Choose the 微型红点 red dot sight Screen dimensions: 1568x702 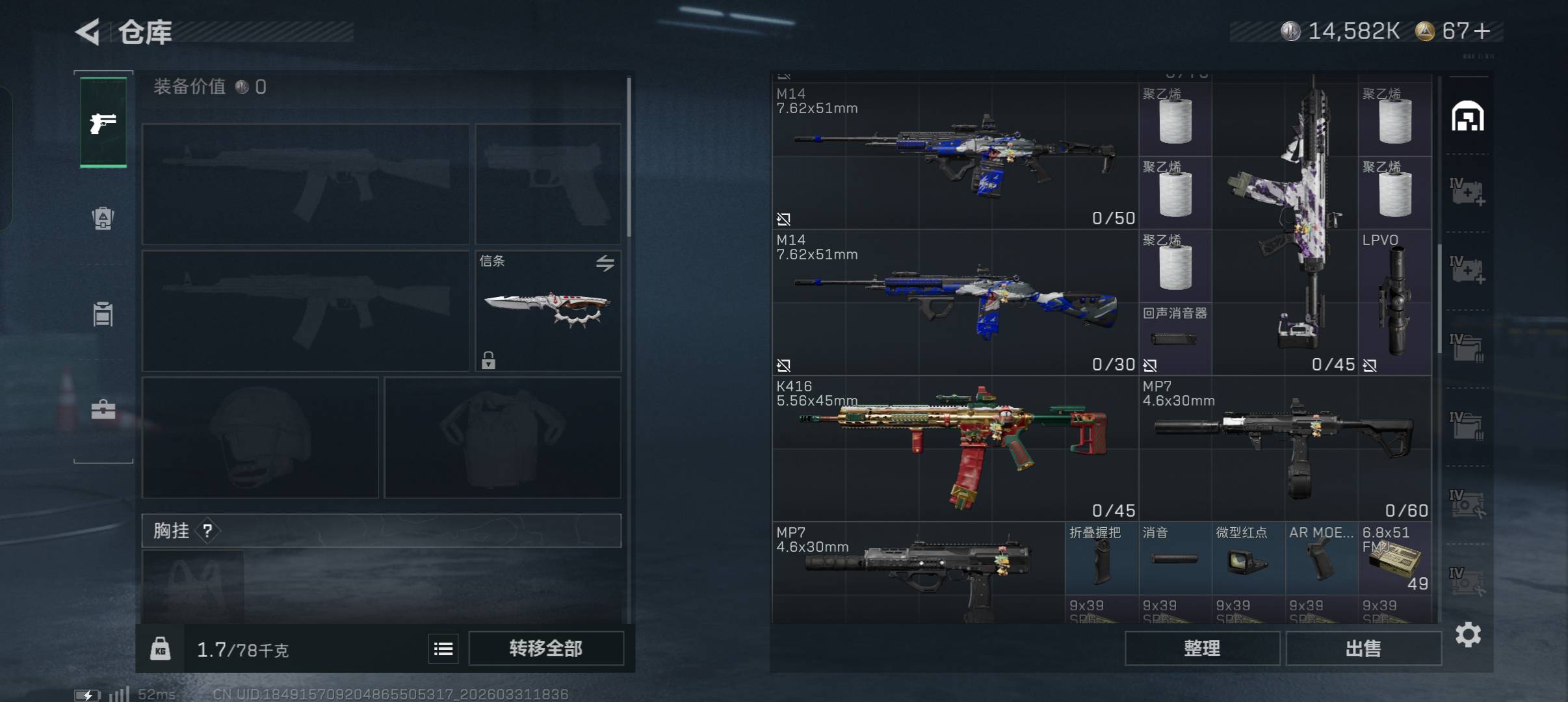(x=1248, y=559)
